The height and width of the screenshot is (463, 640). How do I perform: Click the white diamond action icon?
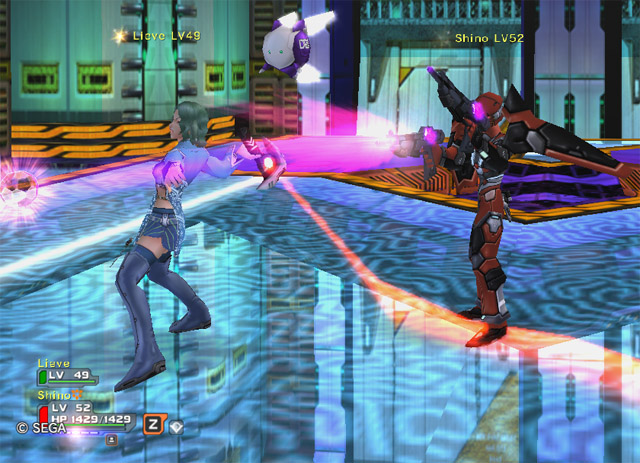(176, 426)
